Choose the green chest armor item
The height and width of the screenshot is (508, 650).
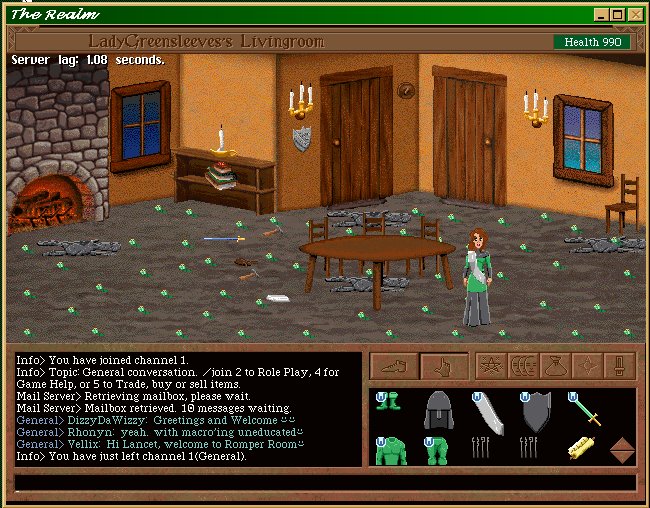pos(390,451)
